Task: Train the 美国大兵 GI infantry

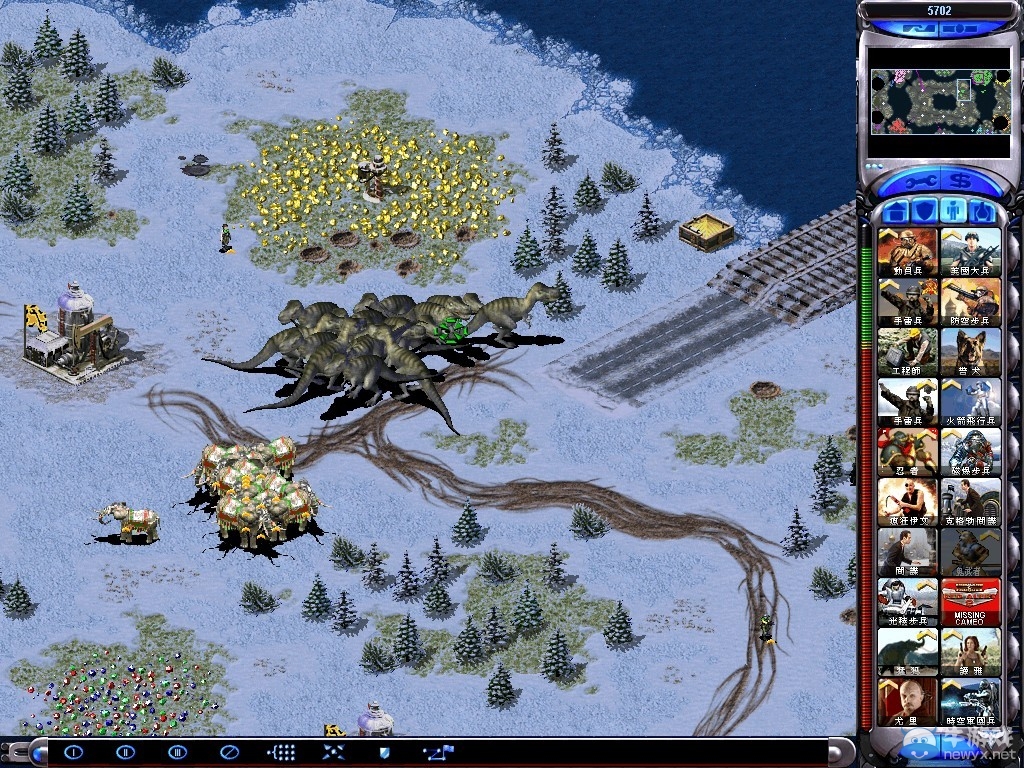Action: 970,252
